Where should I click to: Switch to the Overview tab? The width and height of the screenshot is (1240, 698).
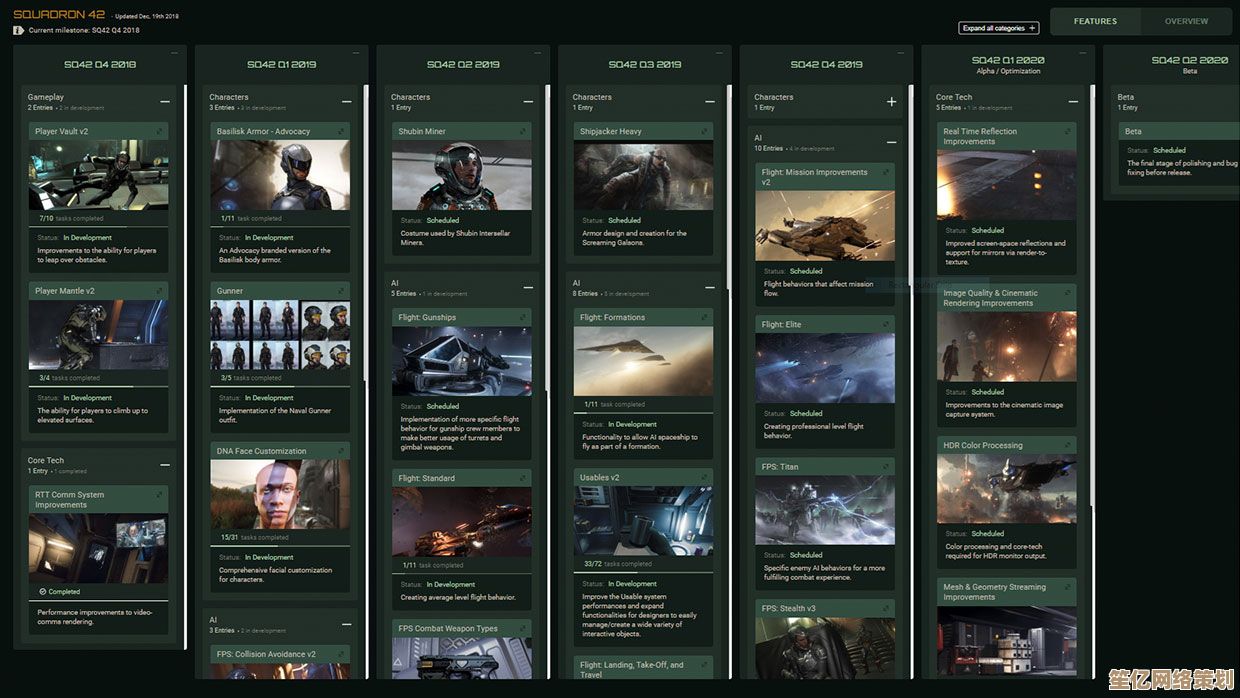point(1186,21)
